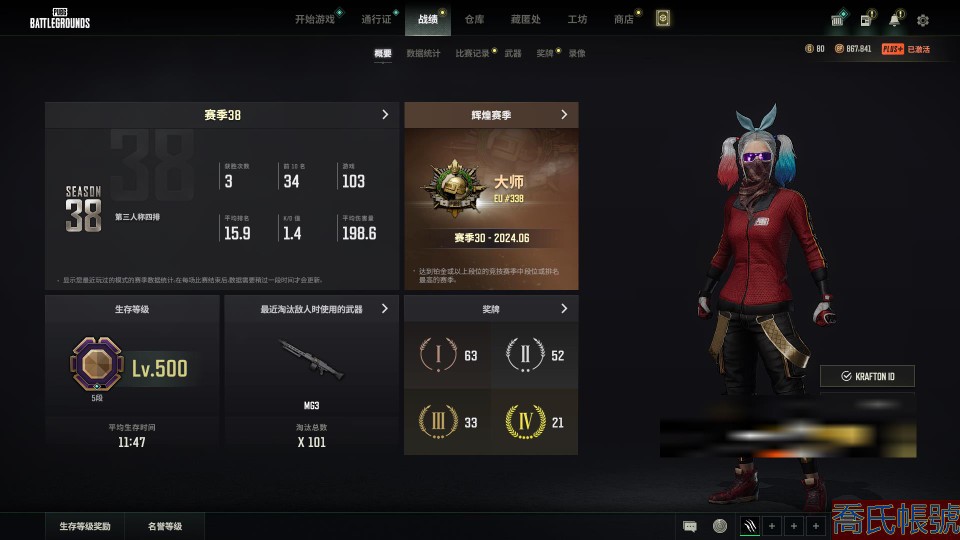
Task: Show the 数据统计 statistics sub-tab
Action: pyautogui.click(x=423, y=53)
